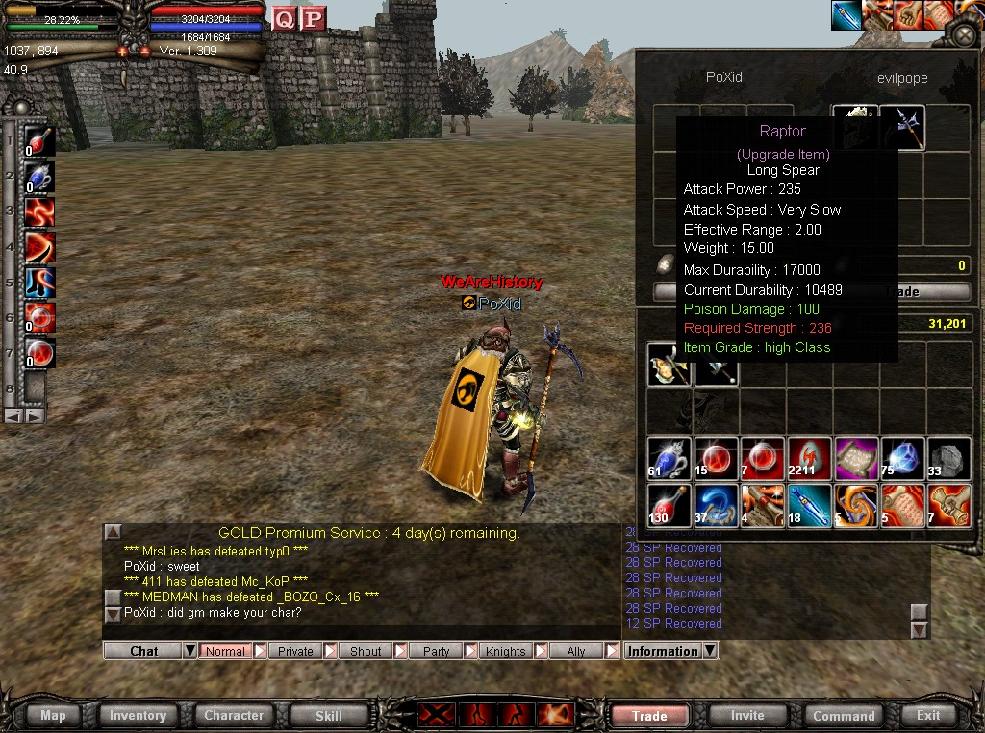Select the gray stone stack of 33

point(949,459)
